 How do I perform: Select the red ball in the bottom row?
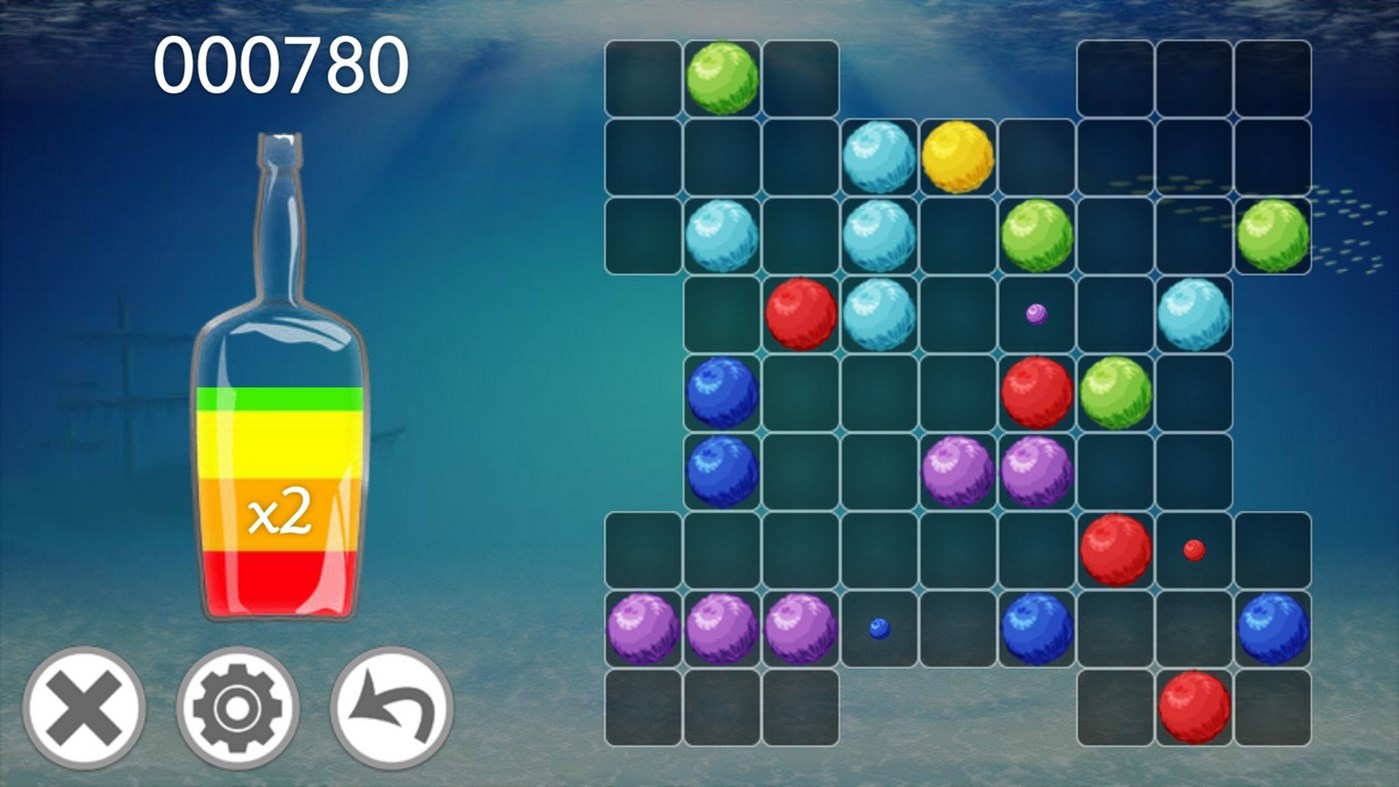1193,705
